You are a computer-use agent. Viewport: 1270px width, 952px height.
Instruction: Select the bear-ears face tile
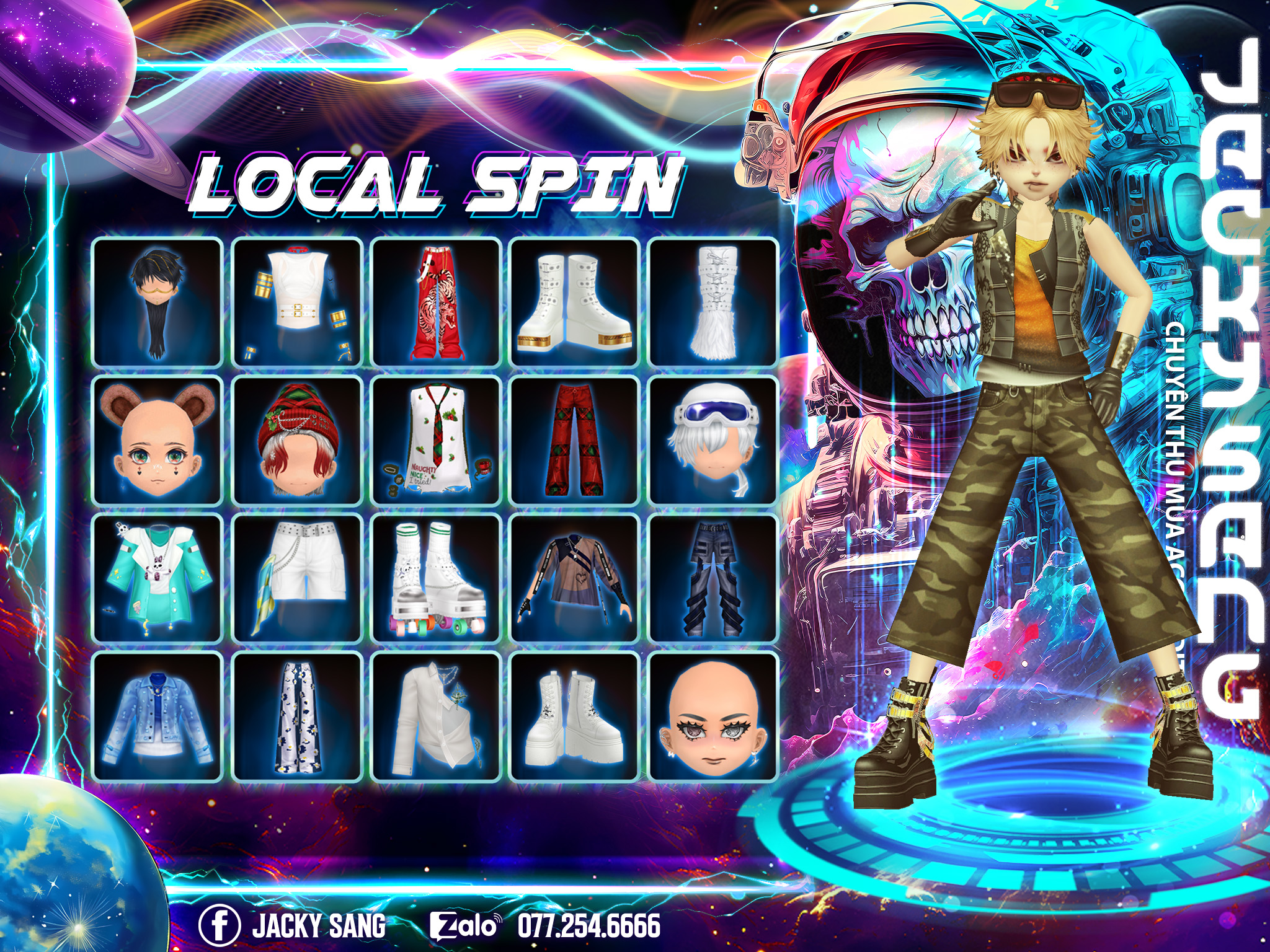(x=157, y=441)
